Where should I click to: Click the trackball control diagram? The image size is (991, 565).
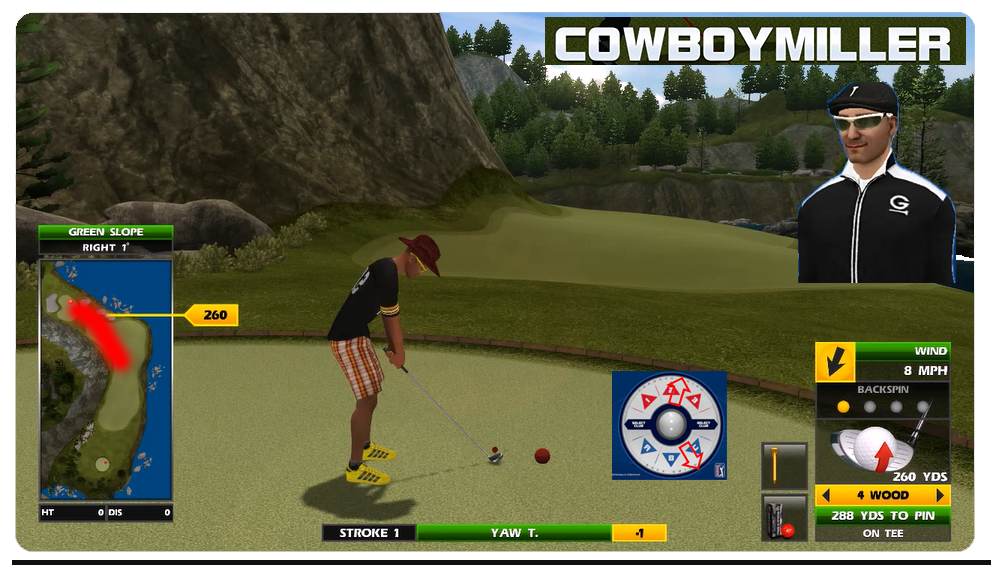pyautogui.click(x=669, y=425)
